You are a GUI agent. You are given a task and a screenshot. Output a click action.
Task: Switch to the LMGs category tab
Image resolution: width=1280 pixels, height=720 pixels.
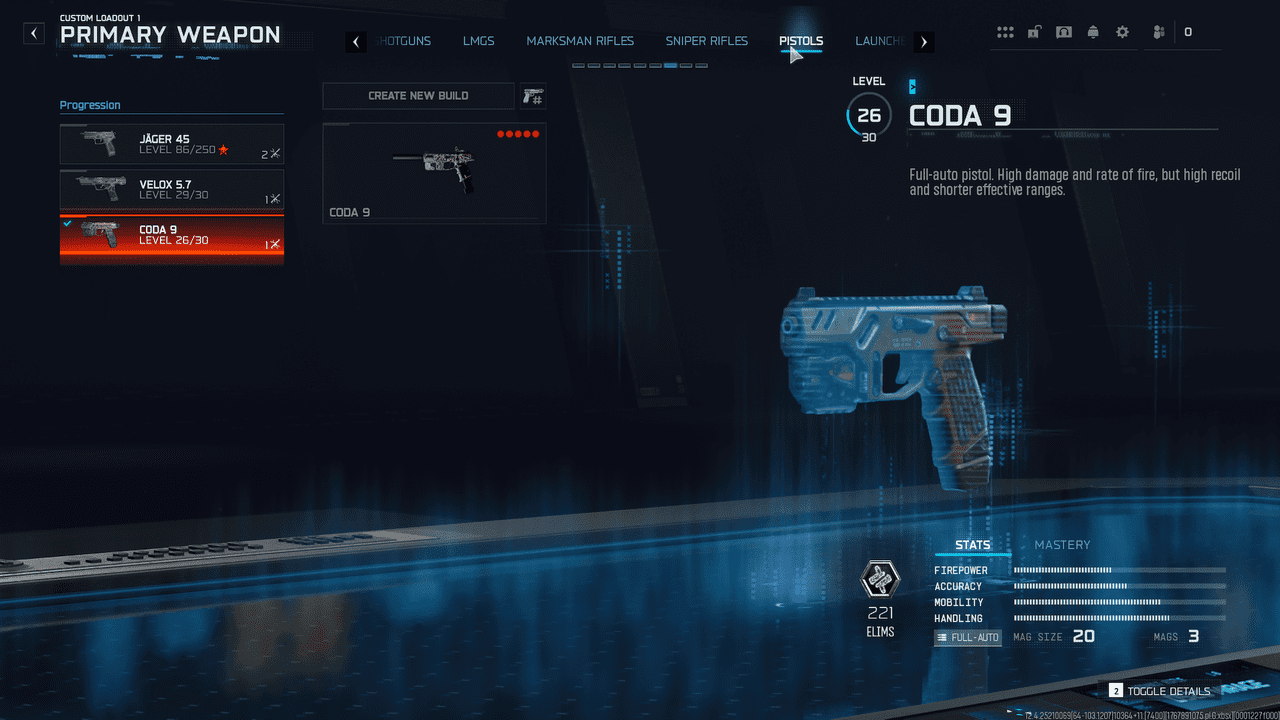[x=479, y=41]
